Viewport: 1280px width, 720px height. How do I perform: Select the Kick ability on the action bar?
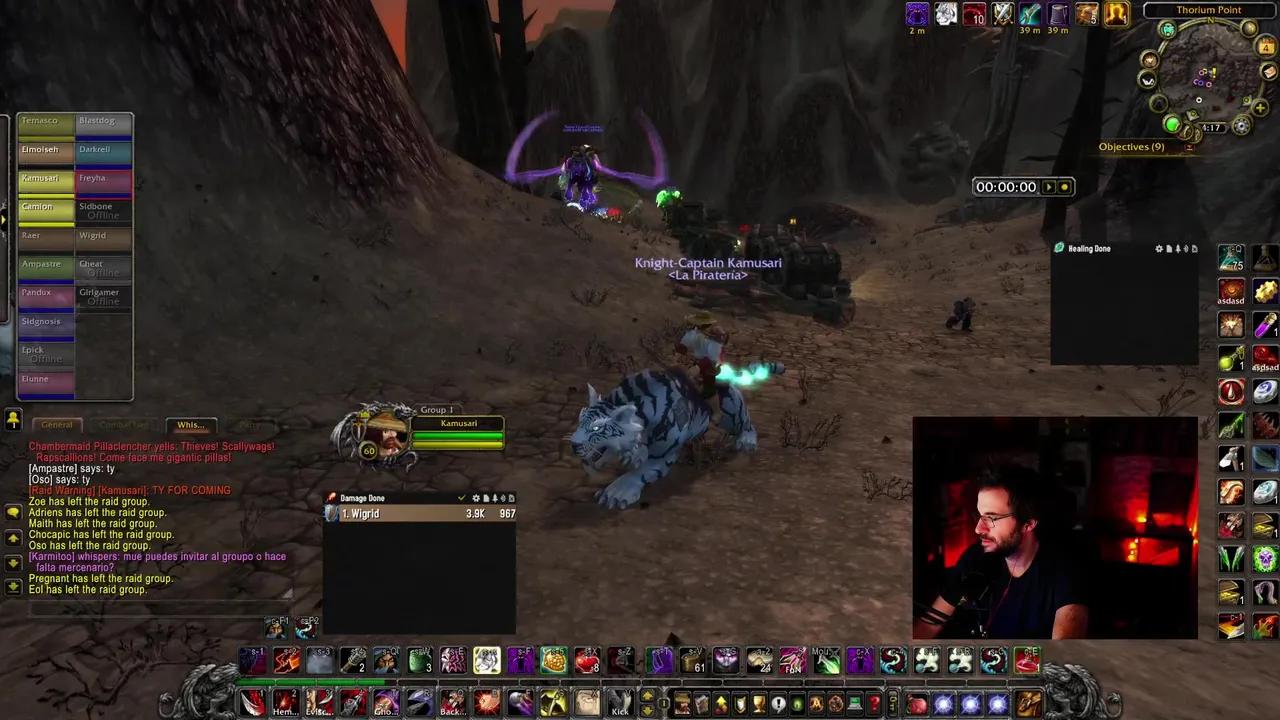tap(620, 705)
